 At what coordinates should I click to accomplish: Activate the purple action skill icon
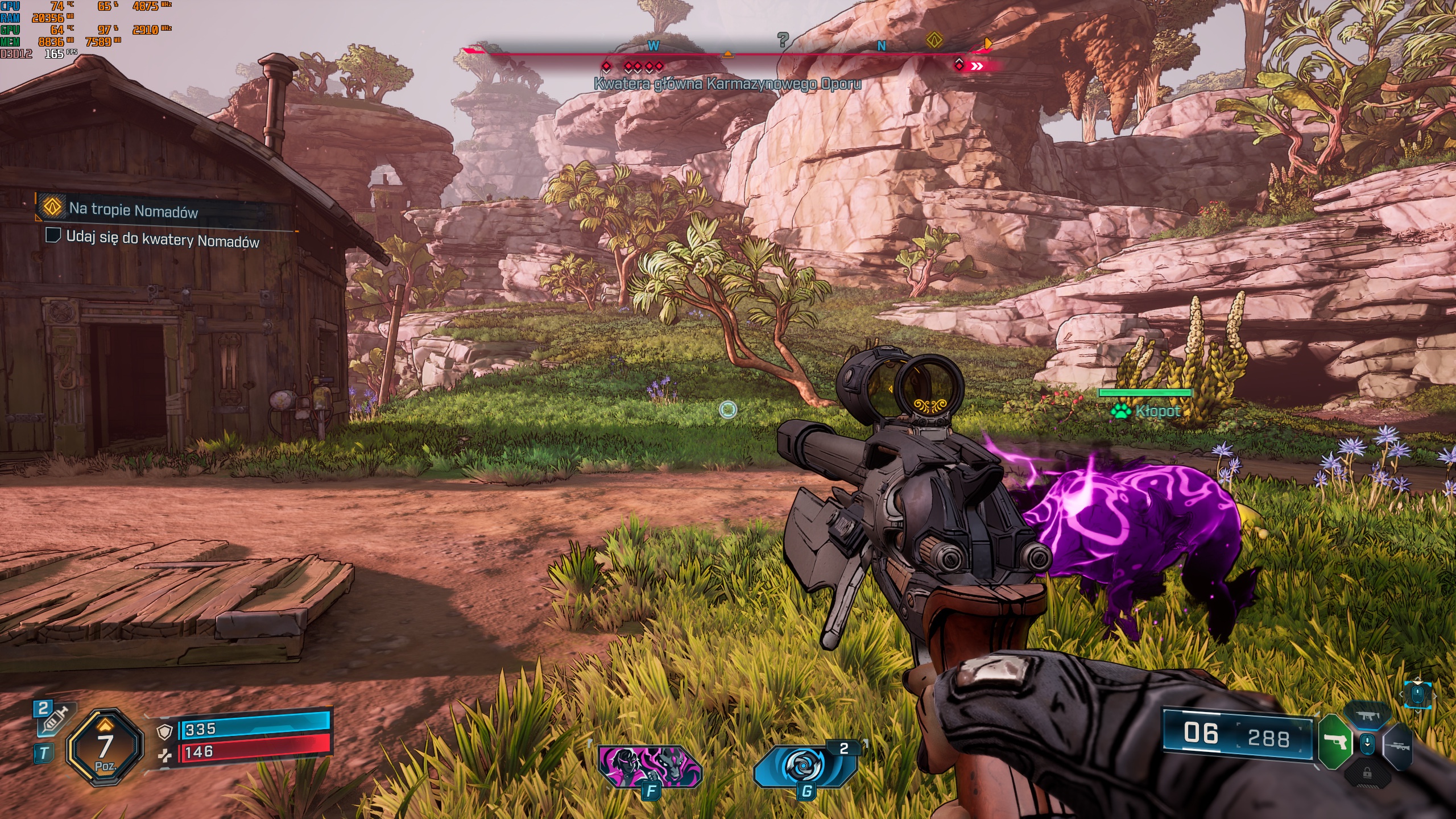click(x=650, y=765)
